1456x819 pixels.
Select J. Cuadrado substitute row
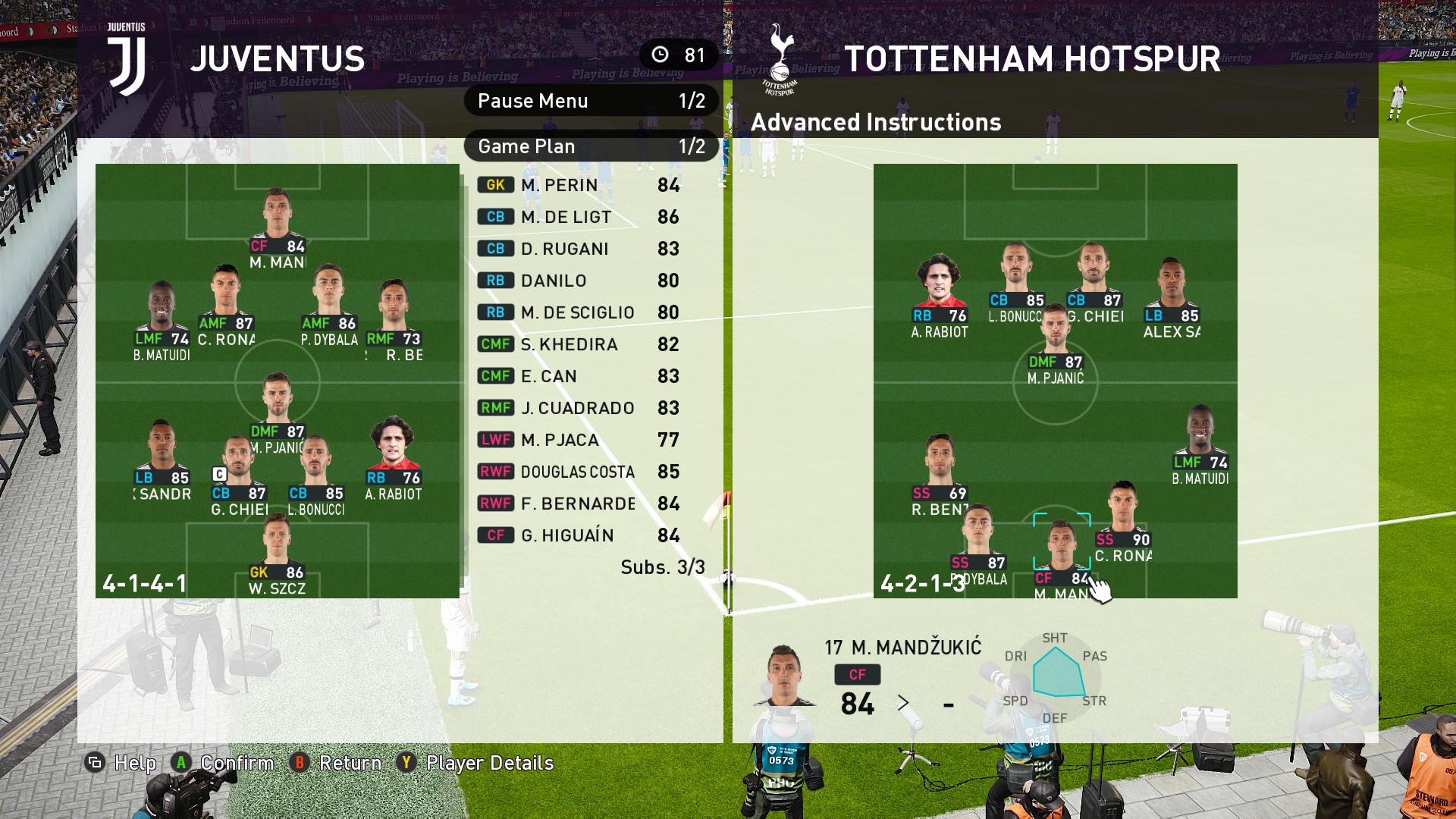click(578, 408)
